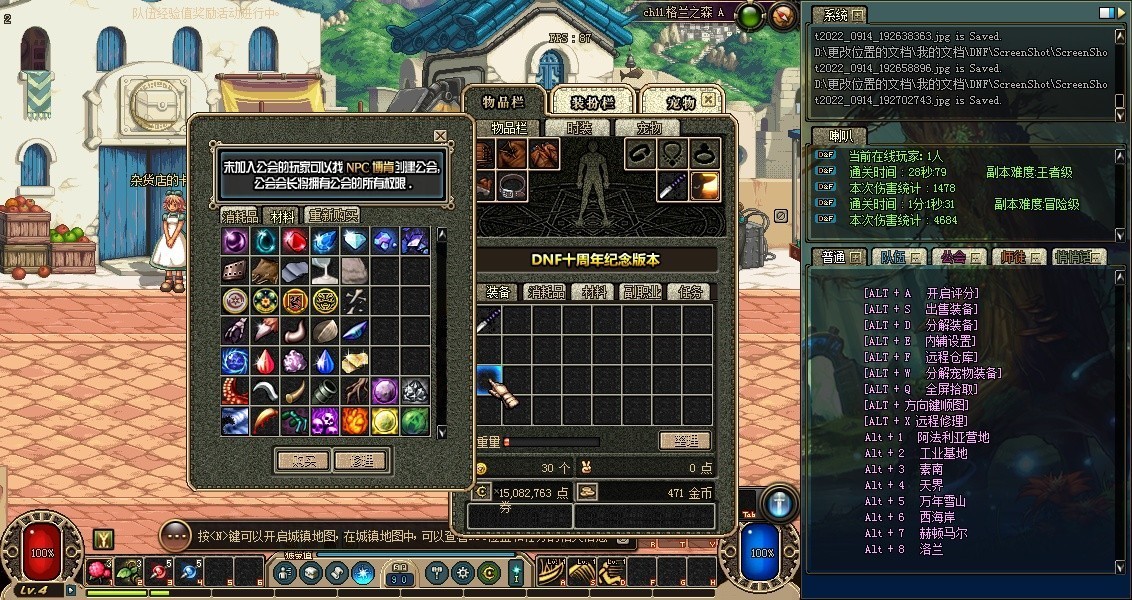Click the 整理 sort button in inventory
Viewport: 1132px width, 600px height.
(x=685, y=441)
